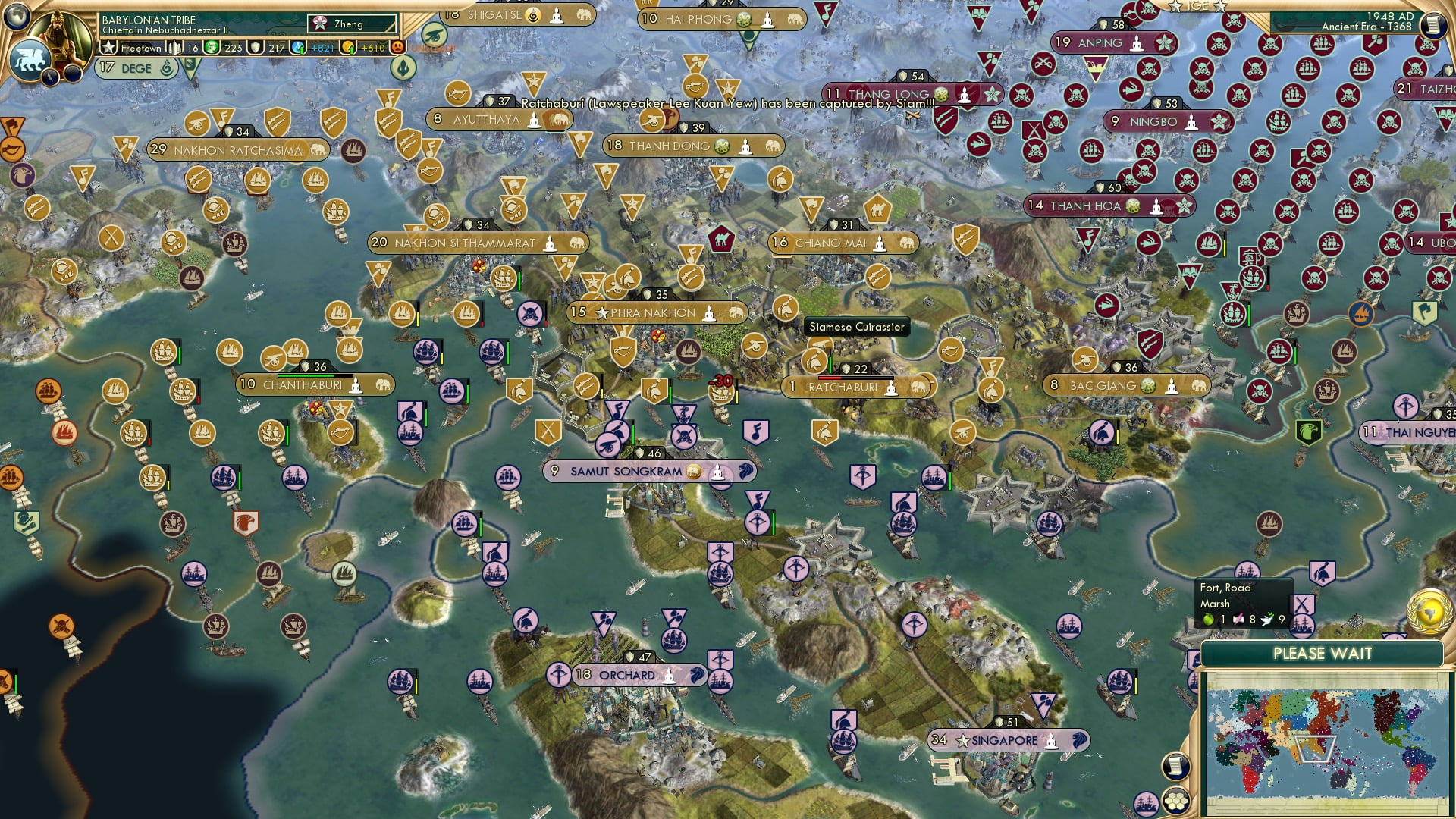Click the unhappy face happiness icon
This screenshot has height=819, width=1456.
(397, 48)
